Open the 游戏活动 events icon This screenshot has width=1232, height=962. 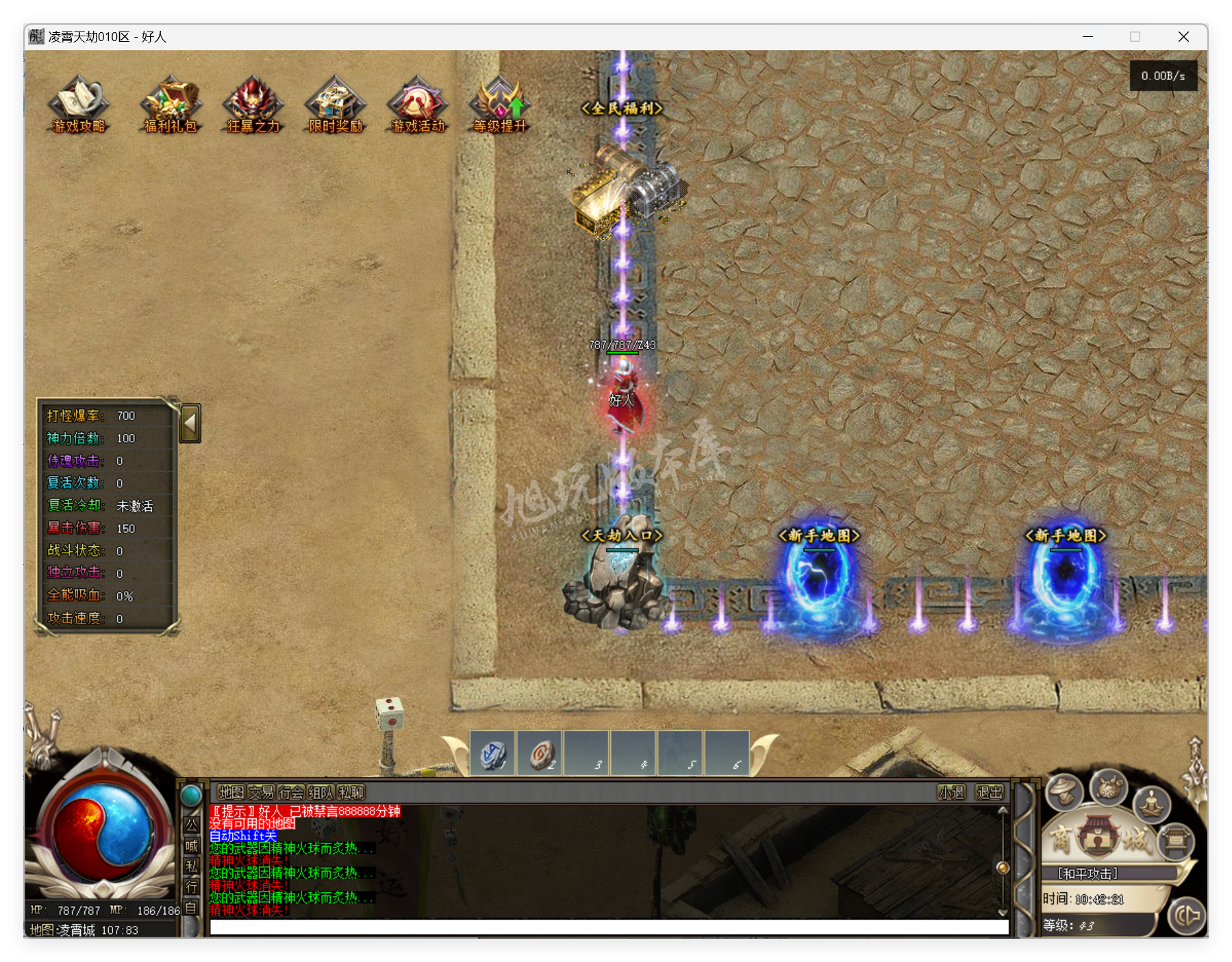coord(417,103)
